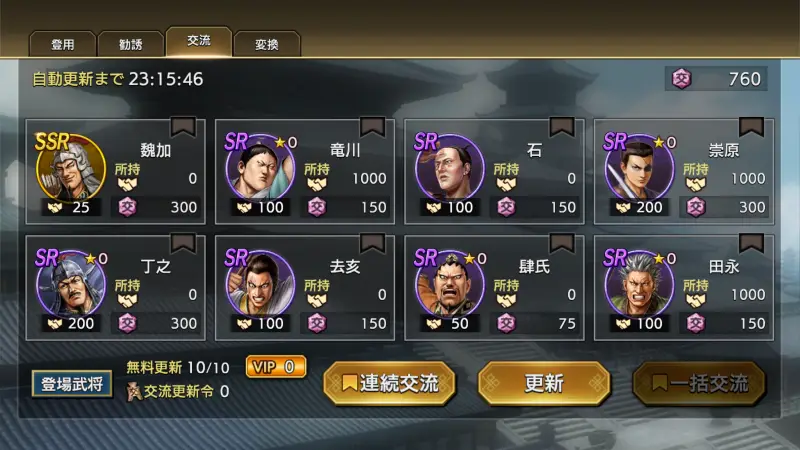Pick the 田永 general card
This screenshot has height=450, width=800.
684,288
